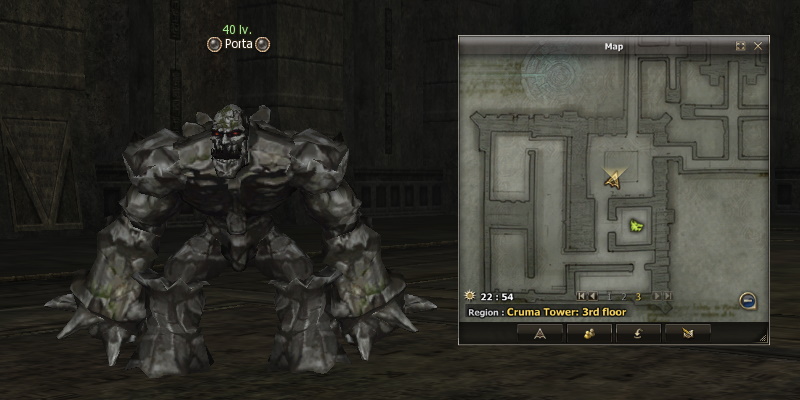
Task: Zoom out the map with the minus button
Action: click(747, 299)
